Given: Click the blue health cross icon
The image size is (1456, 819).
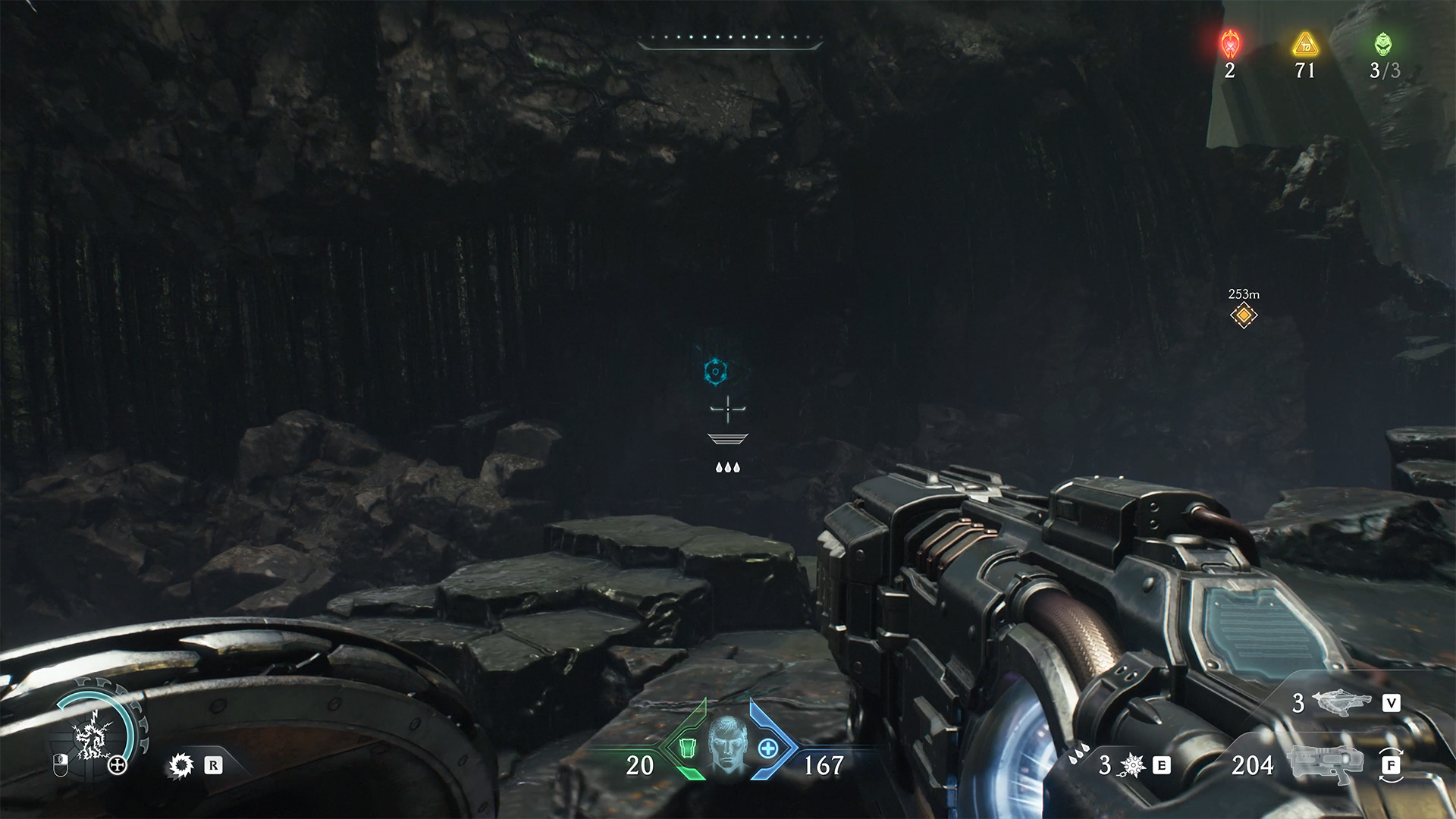Looking at the screenshot, I should click(x=767, y=748).
